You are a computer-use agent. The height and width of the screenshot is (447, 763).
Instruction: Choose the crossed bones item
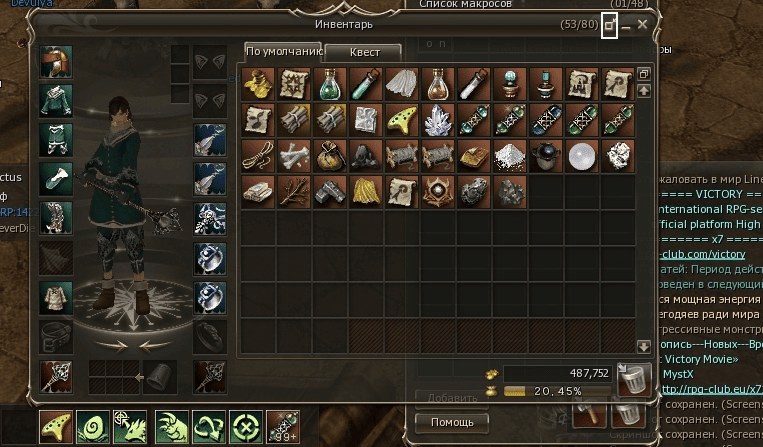point(294,154)
